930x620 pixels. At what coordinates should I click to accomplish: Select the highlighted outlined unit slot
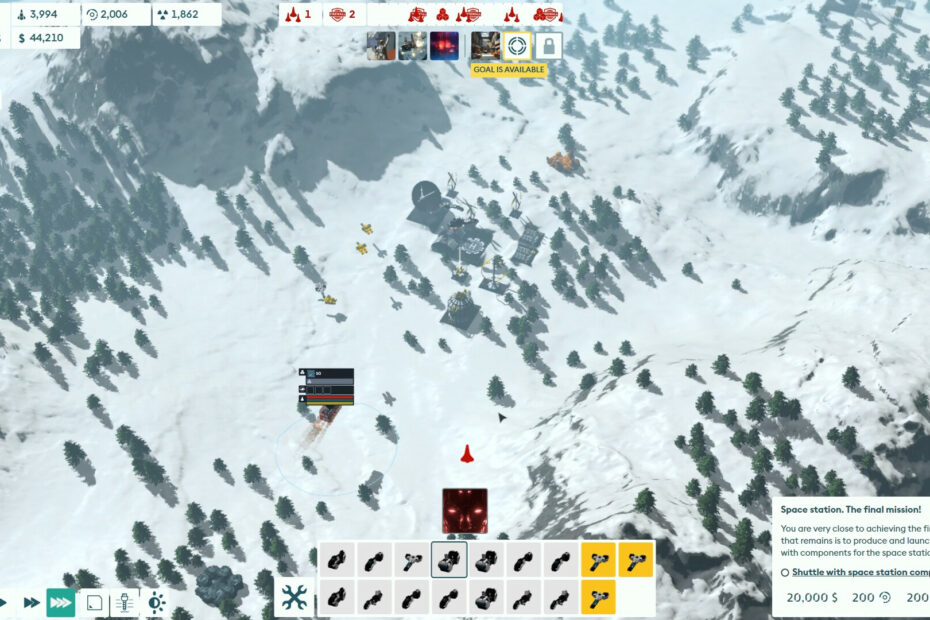click(449, 560)
